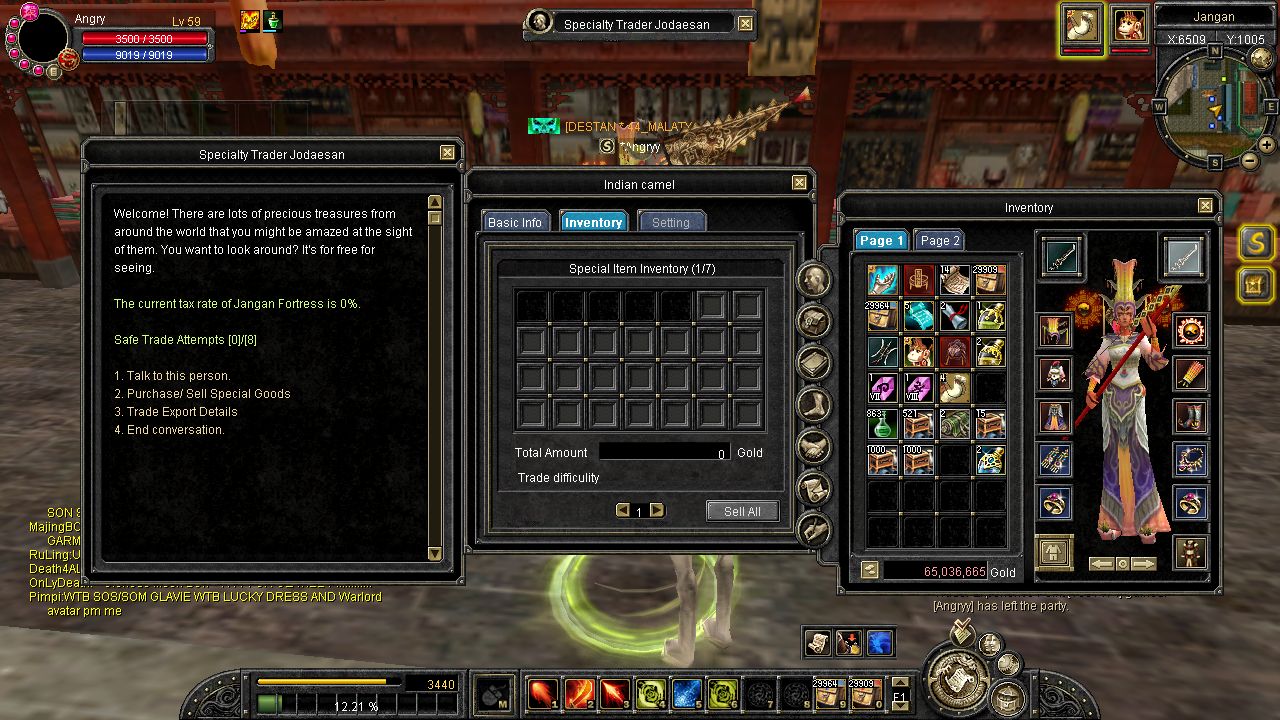Select the green potion stack of 863
Viewport: 1280px width, 720px height.
point(882,423)
